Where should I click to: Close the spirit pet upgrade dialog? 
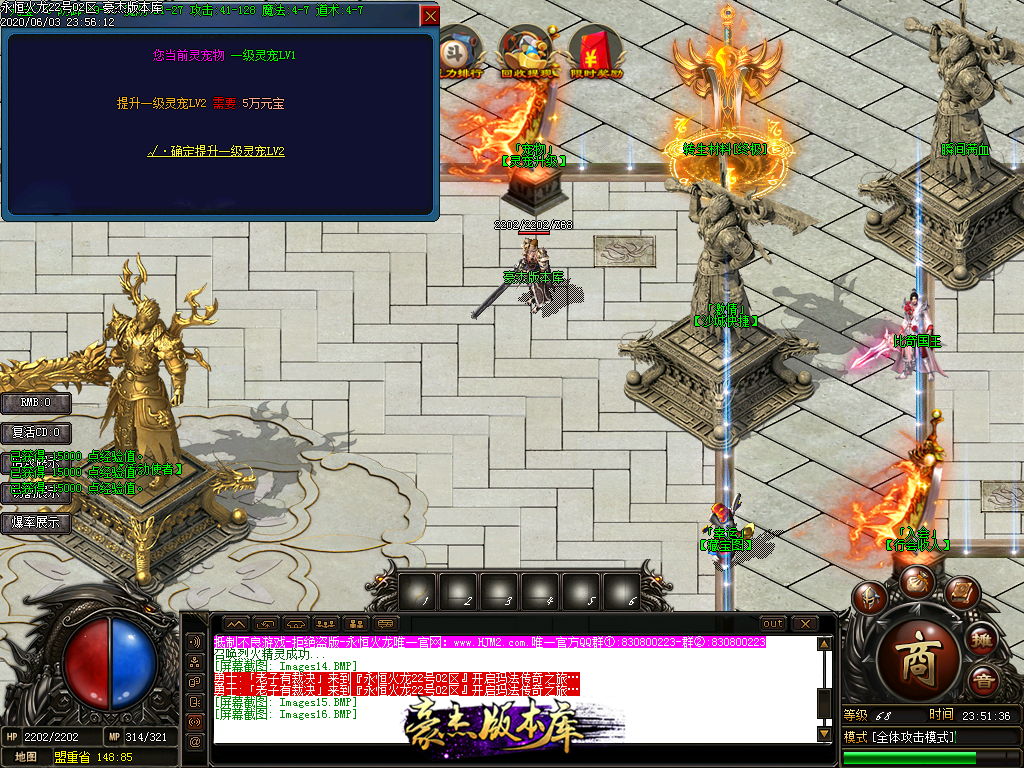(430, 16)
